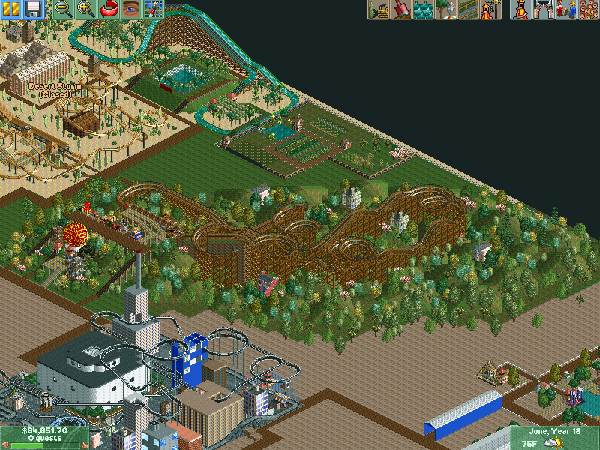The image size is (600, 450).
Task: Build a new ride or attraction
Action: 489,10
